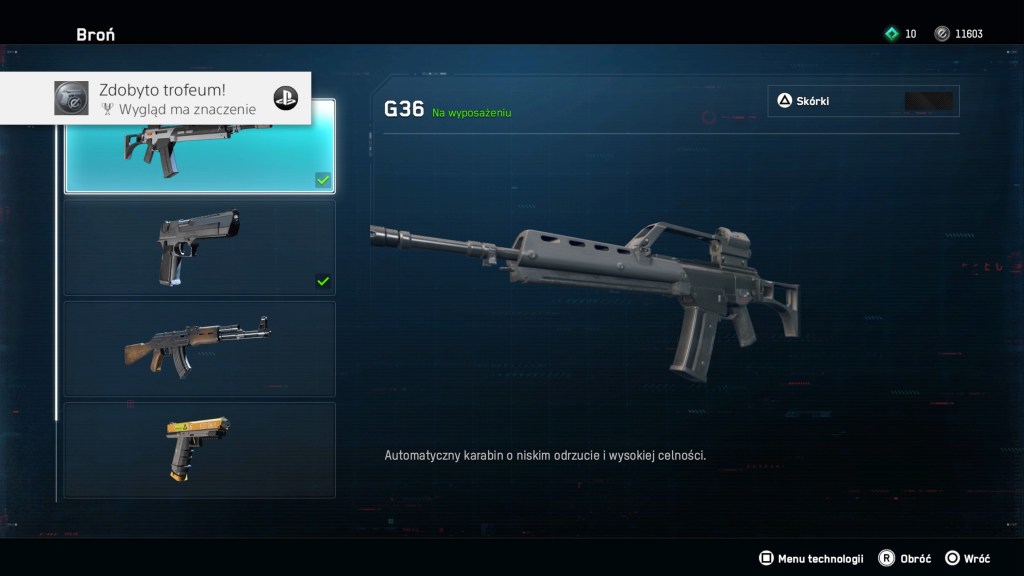Pick the AK-47 rifle slot
1024x576 pixels.
(x=200, y=348)
